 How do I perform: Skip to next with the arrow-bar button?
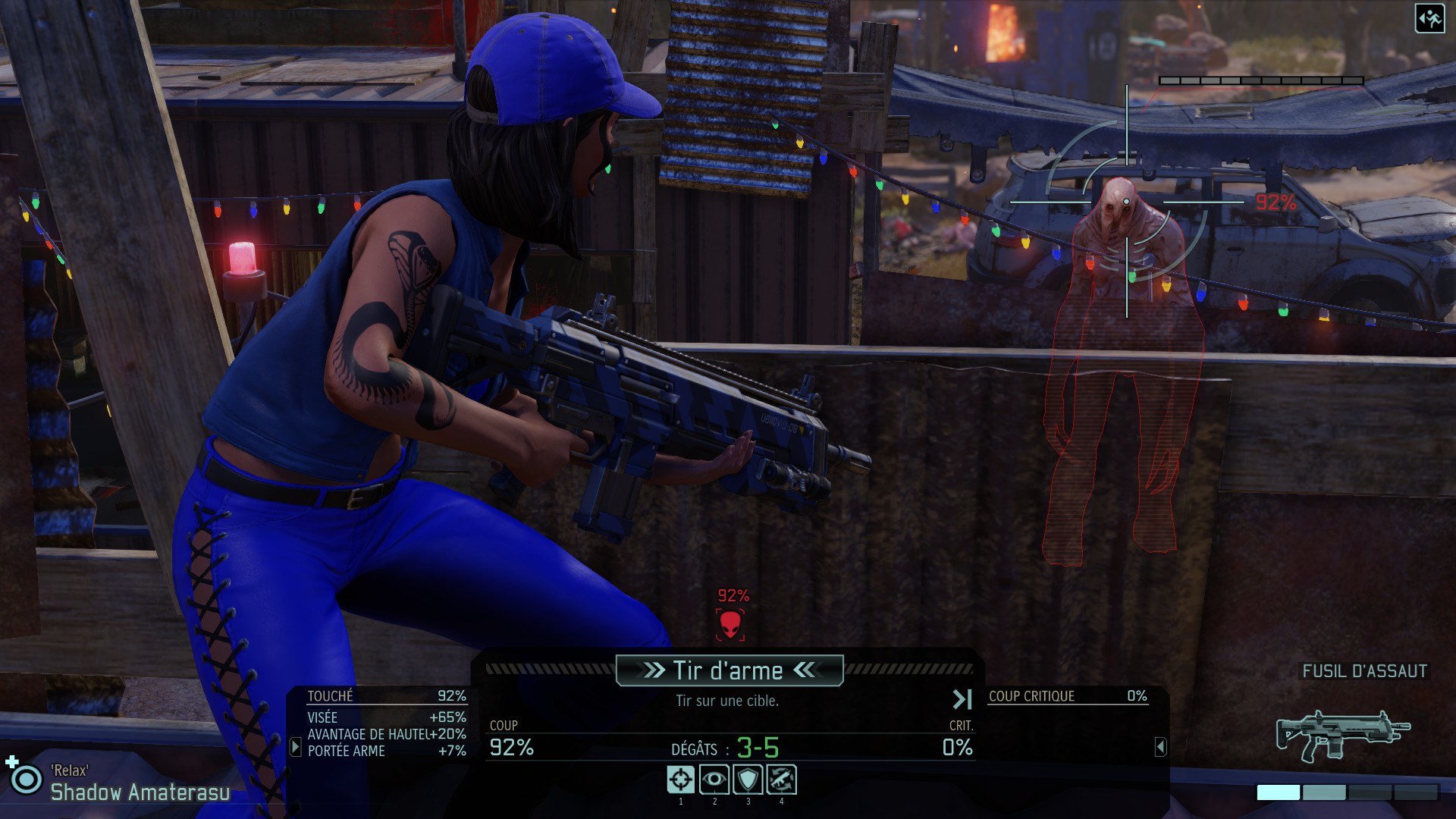coord(962,699)
